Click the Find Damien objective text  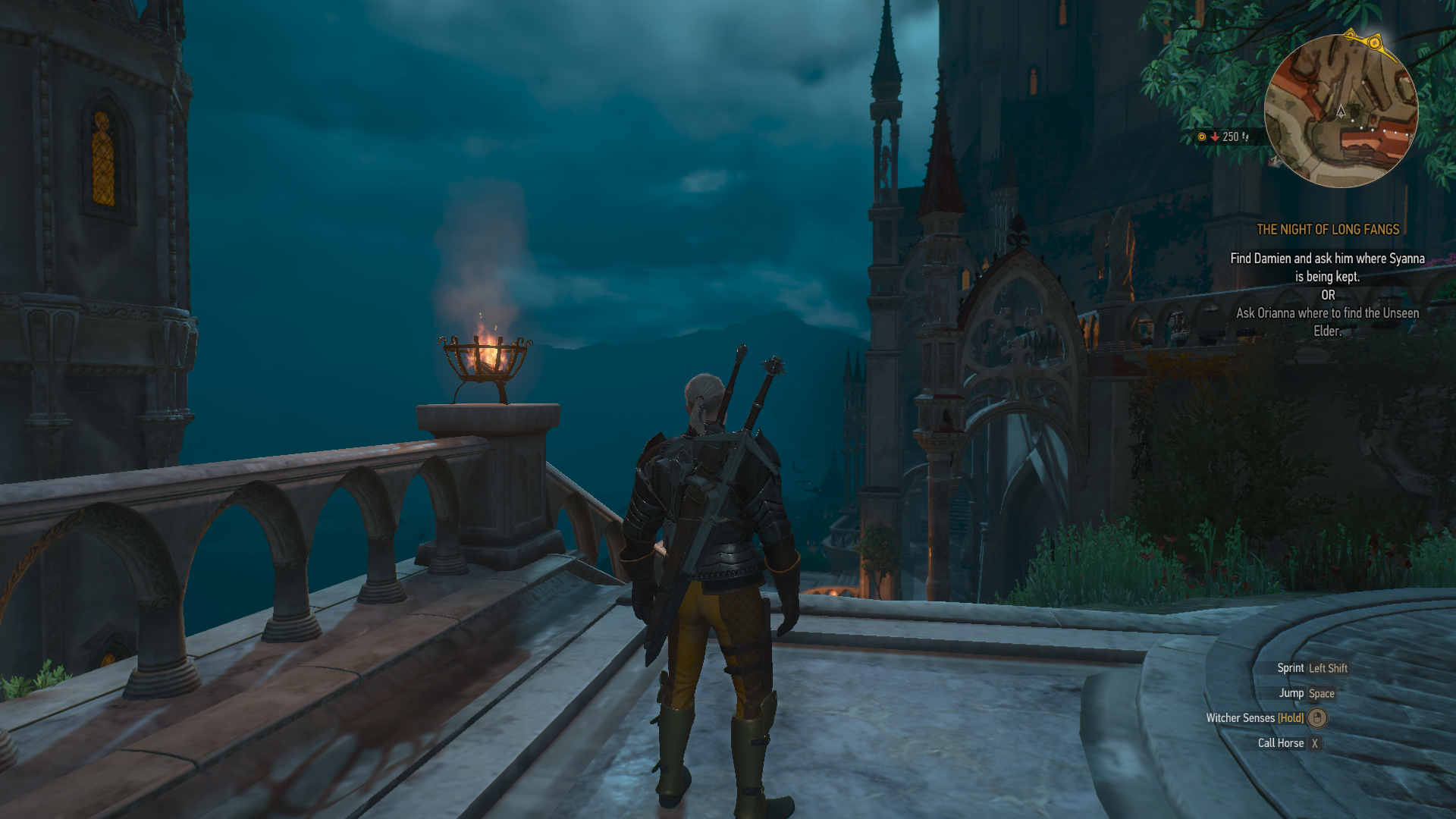tap(1327, 268)
